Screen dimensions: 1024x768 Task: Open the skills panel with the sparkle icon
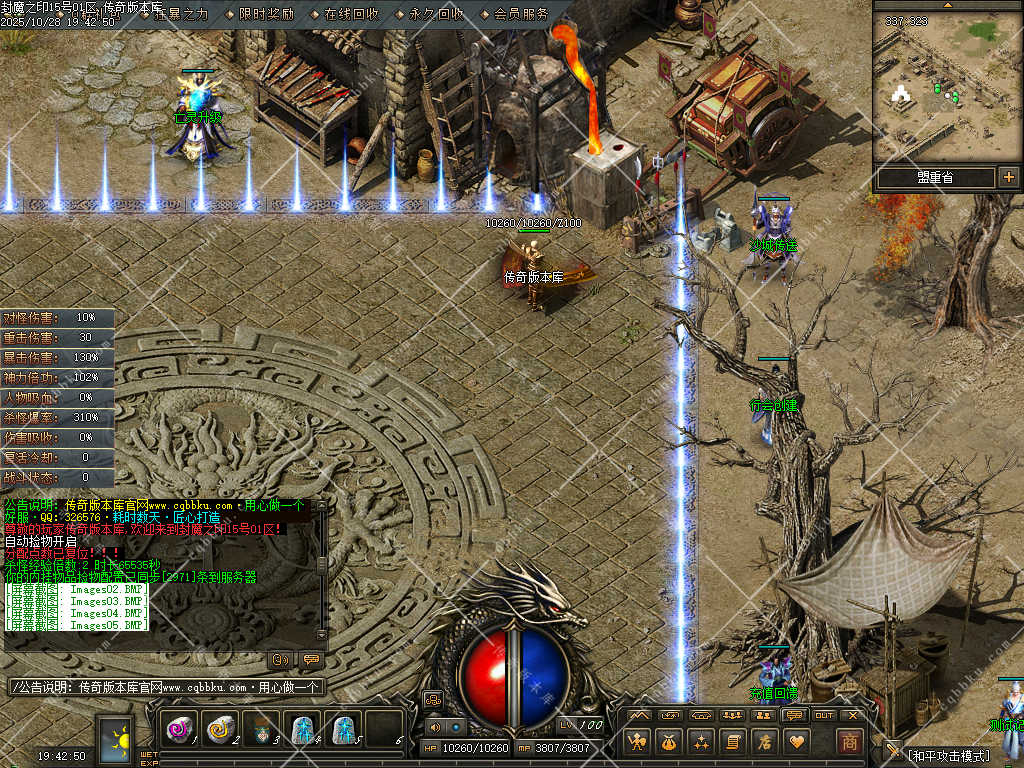[x=701, y=741]
